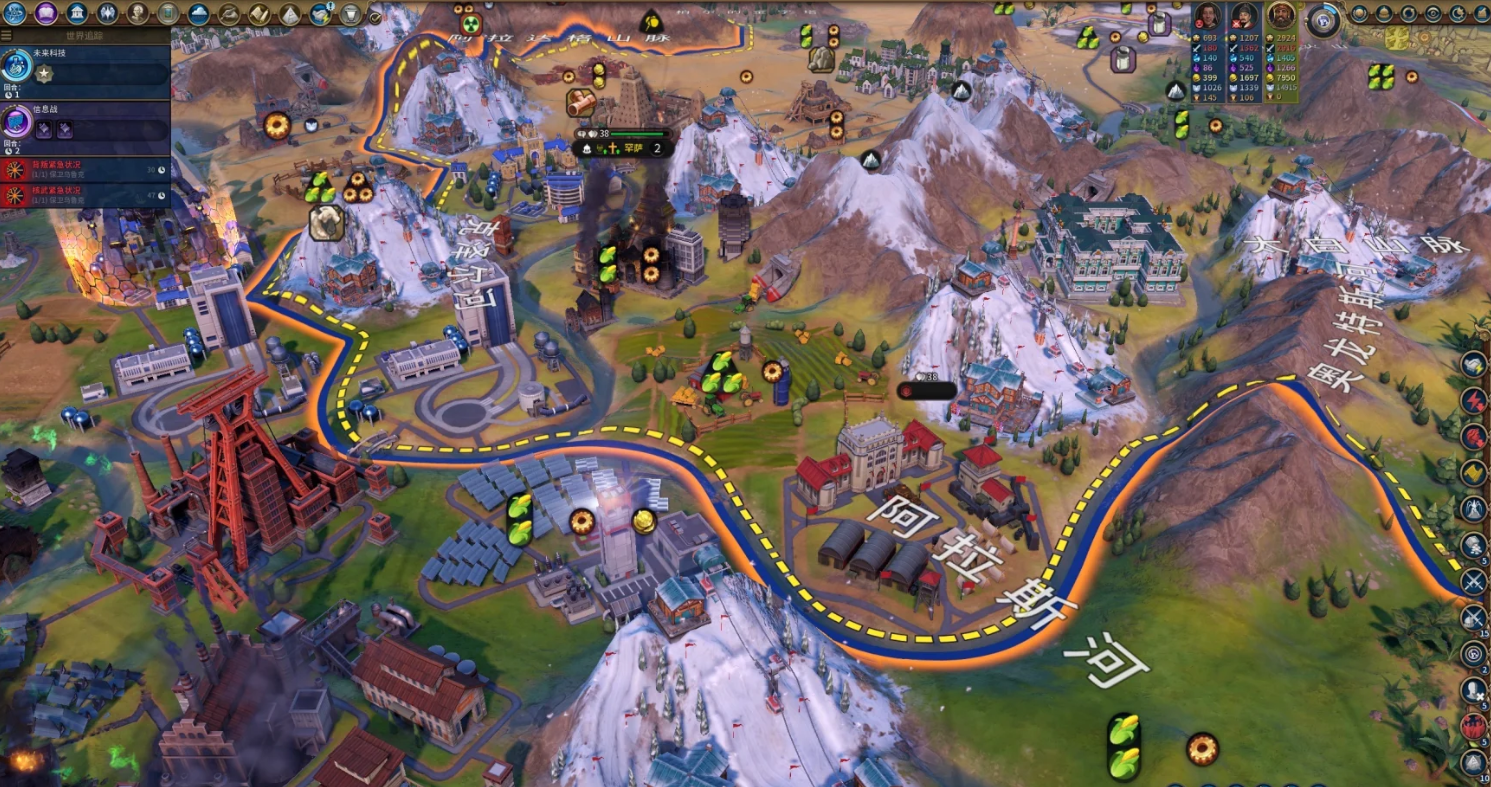
Task: Open the Great People screen with the bust icon
Action: pyautogui.click(x=138, y=13)
